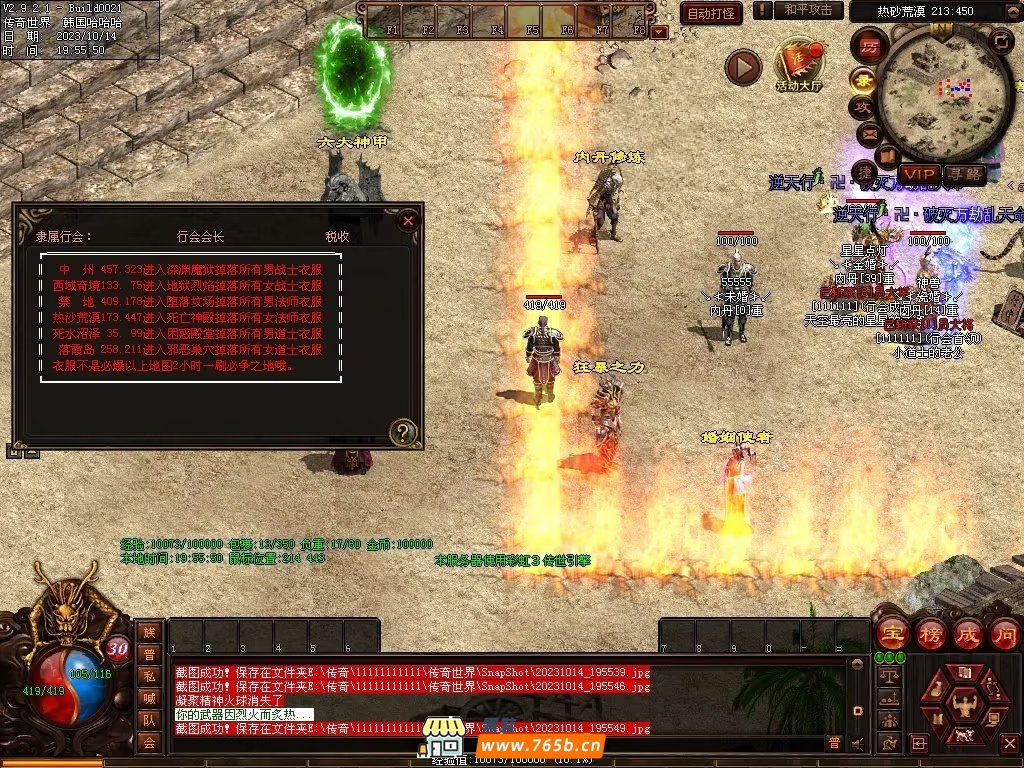The width and height of the screenshot is (1024, 768).
Task: Open the 宝 treasure button
Action: (891, 633)
